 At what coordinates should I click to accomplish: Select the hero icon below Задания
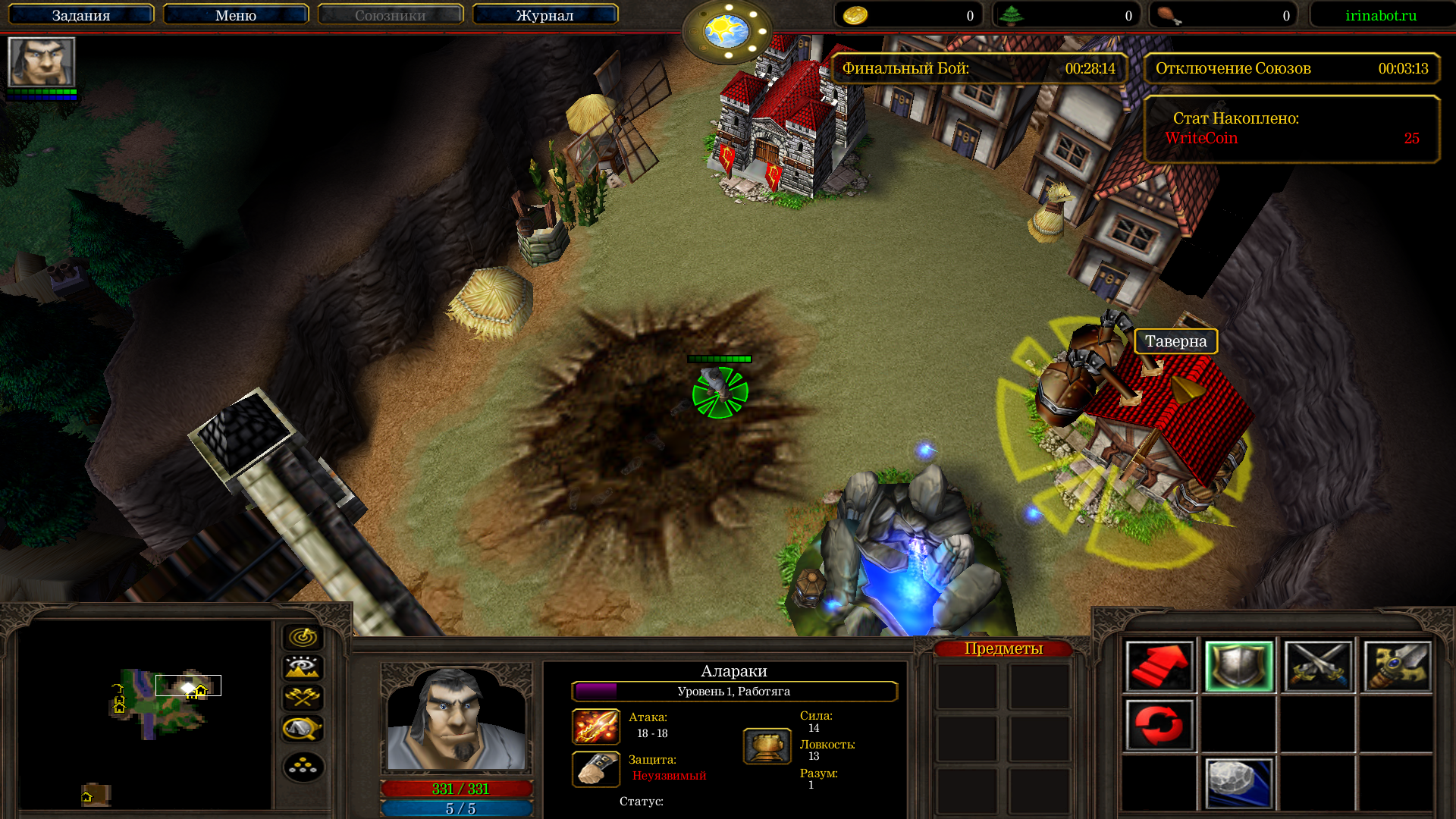42,62
